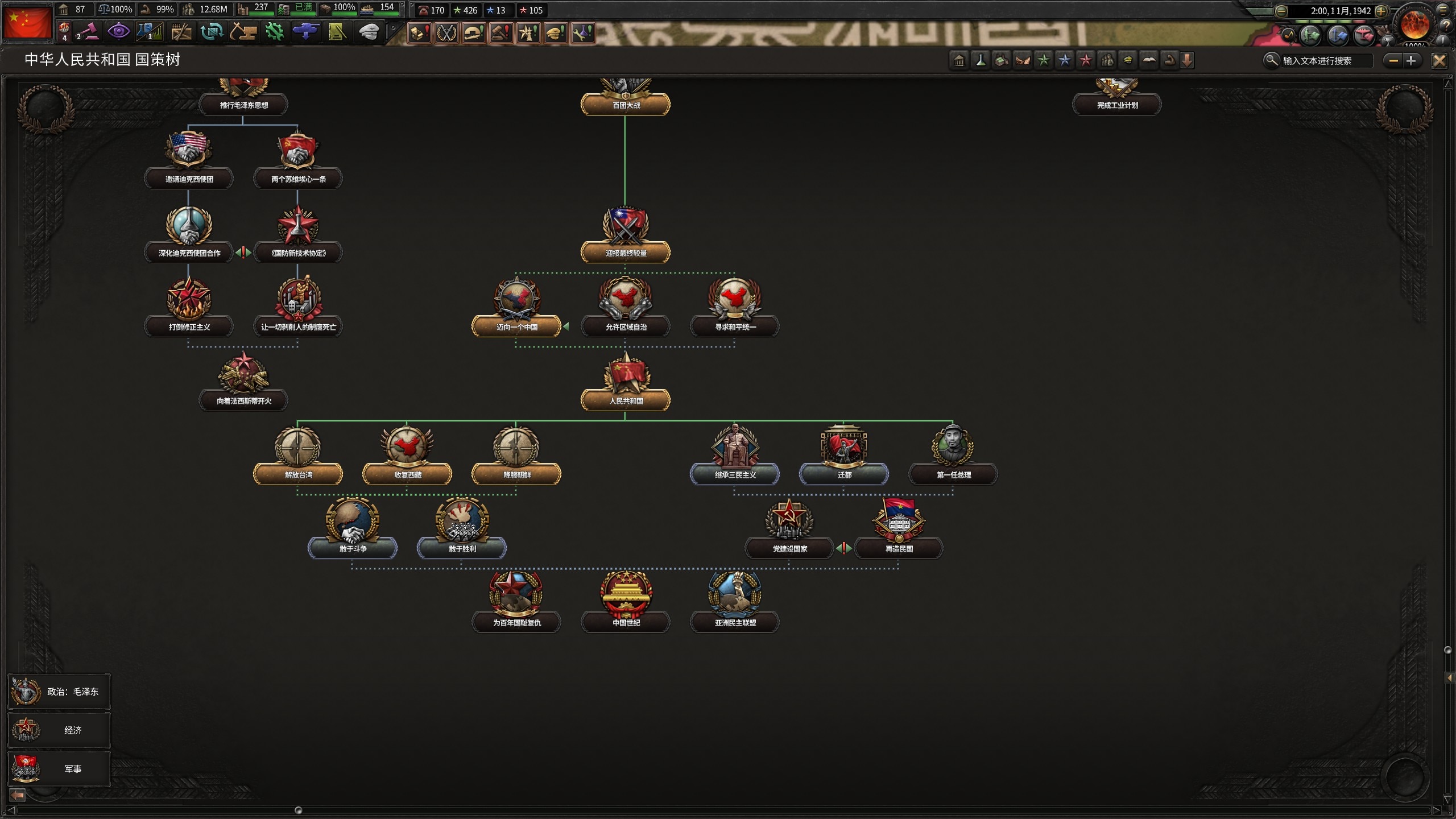The image size is (1456, 819).
Task: Jump to the 政治: 毛泽东 branch
Action: 59,692
